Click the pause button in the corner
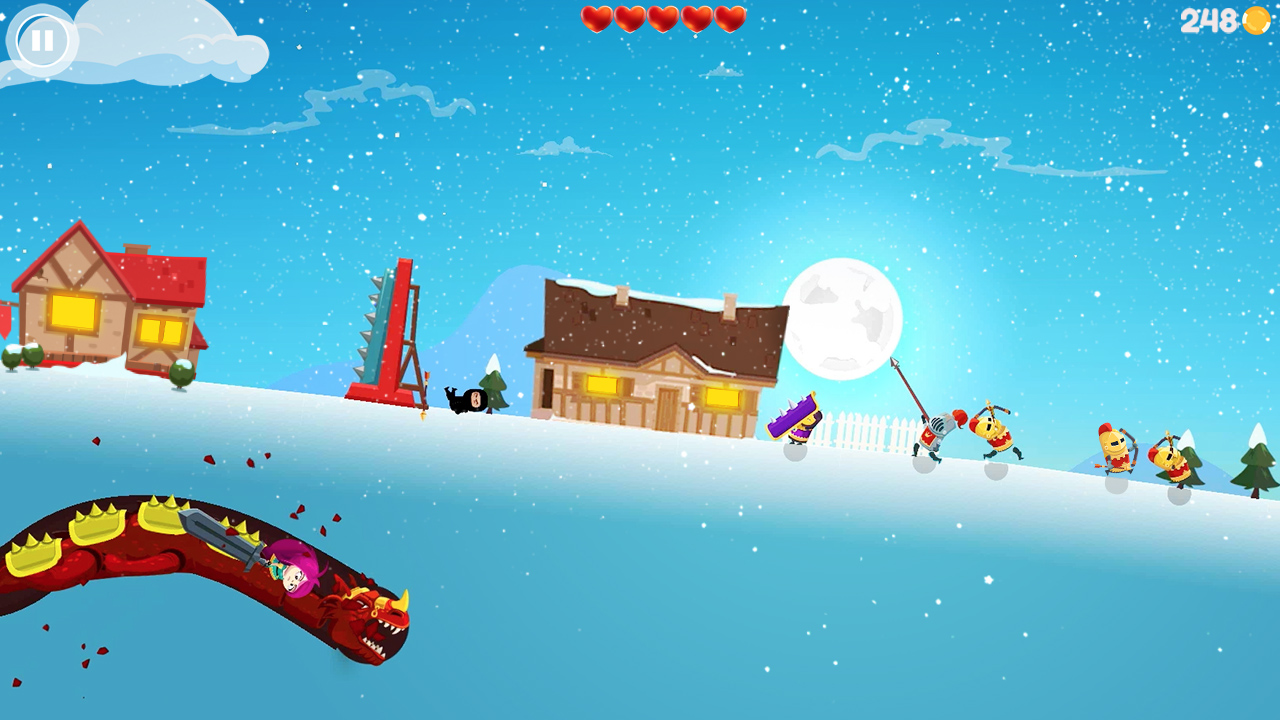The height and width of the screenshot is (720, 1280). (x=41, y=41)
